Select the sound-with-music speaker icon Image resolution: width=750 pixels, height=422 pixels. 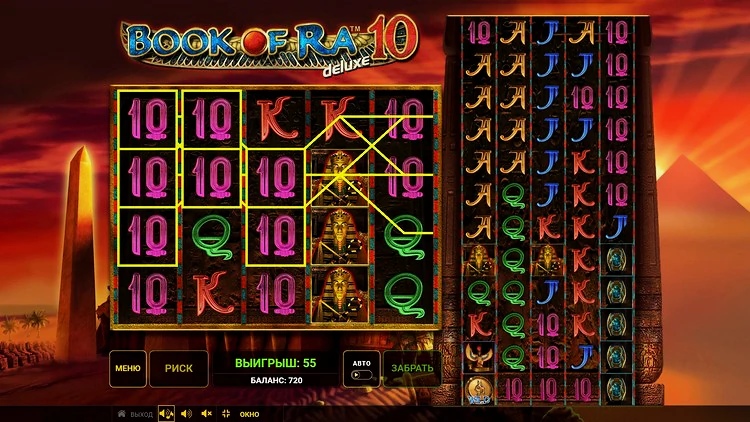pos(166,413)
